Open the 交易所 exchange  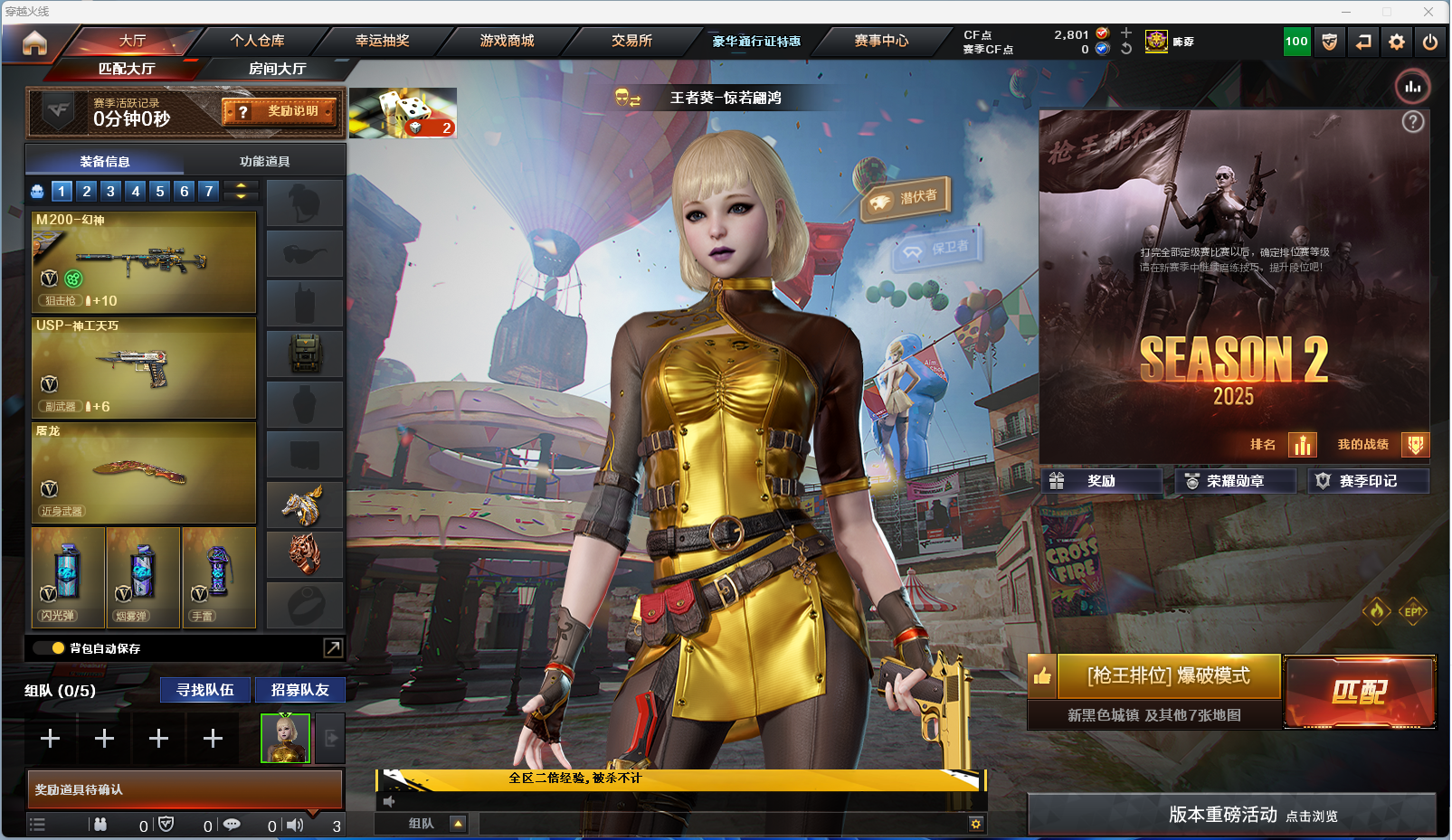(x=631, y=41)
